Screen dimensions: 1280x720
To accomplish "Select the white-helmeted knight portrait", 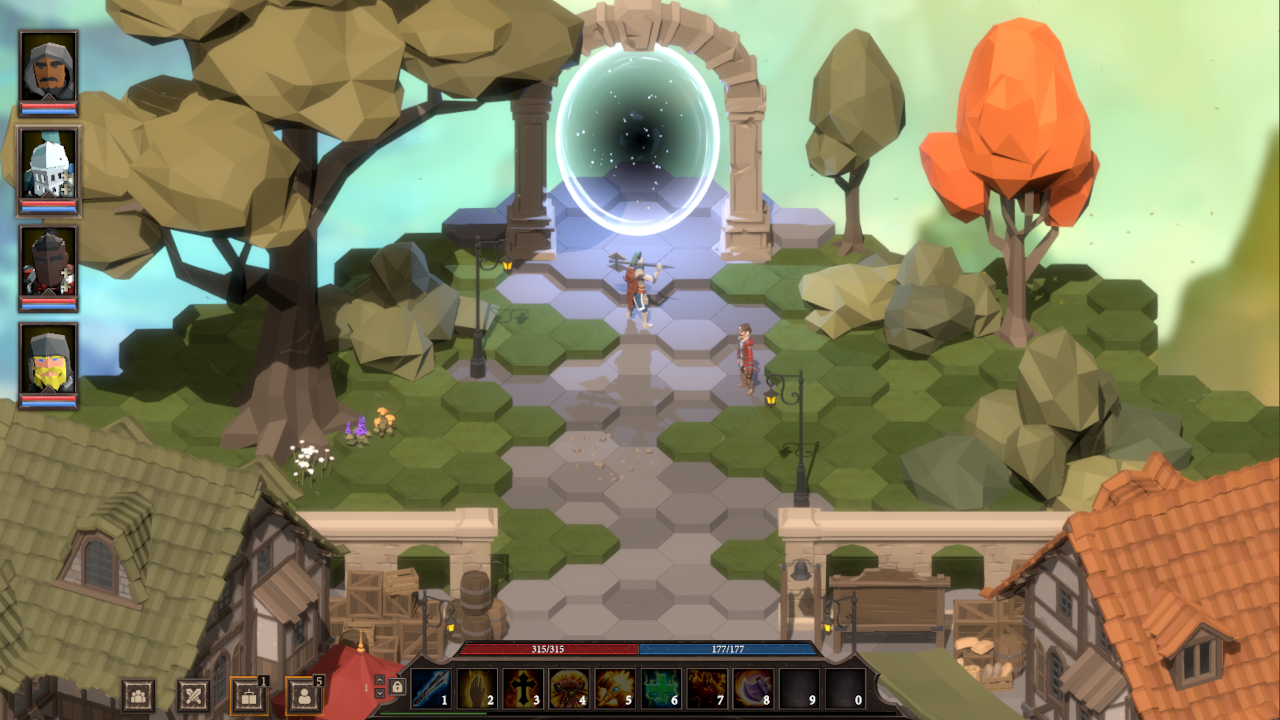I will point(48,166).
